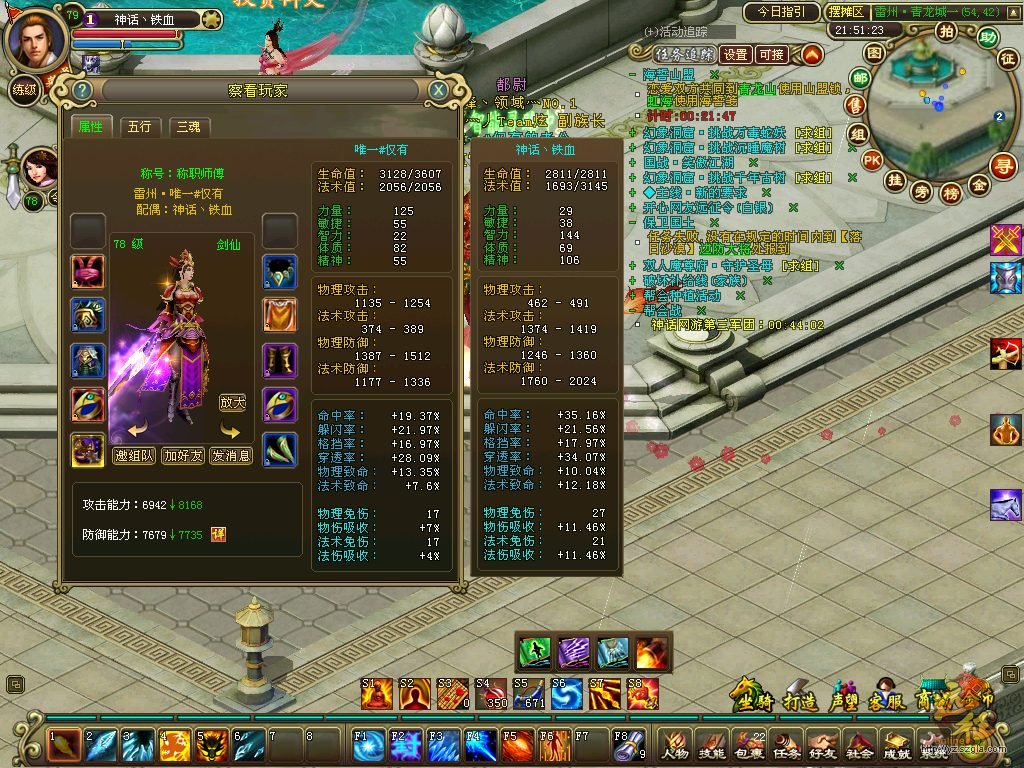This screenshot has height=768, width=1024.
Task: Enlarge the character model with 放大
Action: pyautogui.click(x=232, y=403)
